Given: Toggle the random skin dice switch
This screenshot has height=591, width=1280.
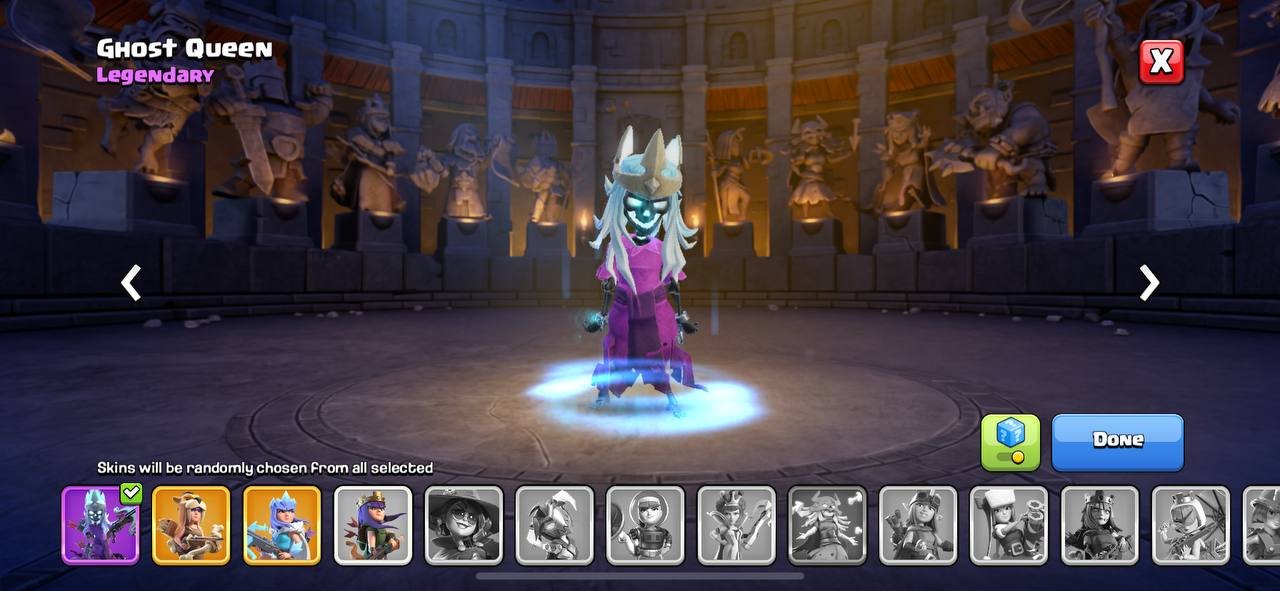Looking at the screenshot, I should [x=1010, y=442].
